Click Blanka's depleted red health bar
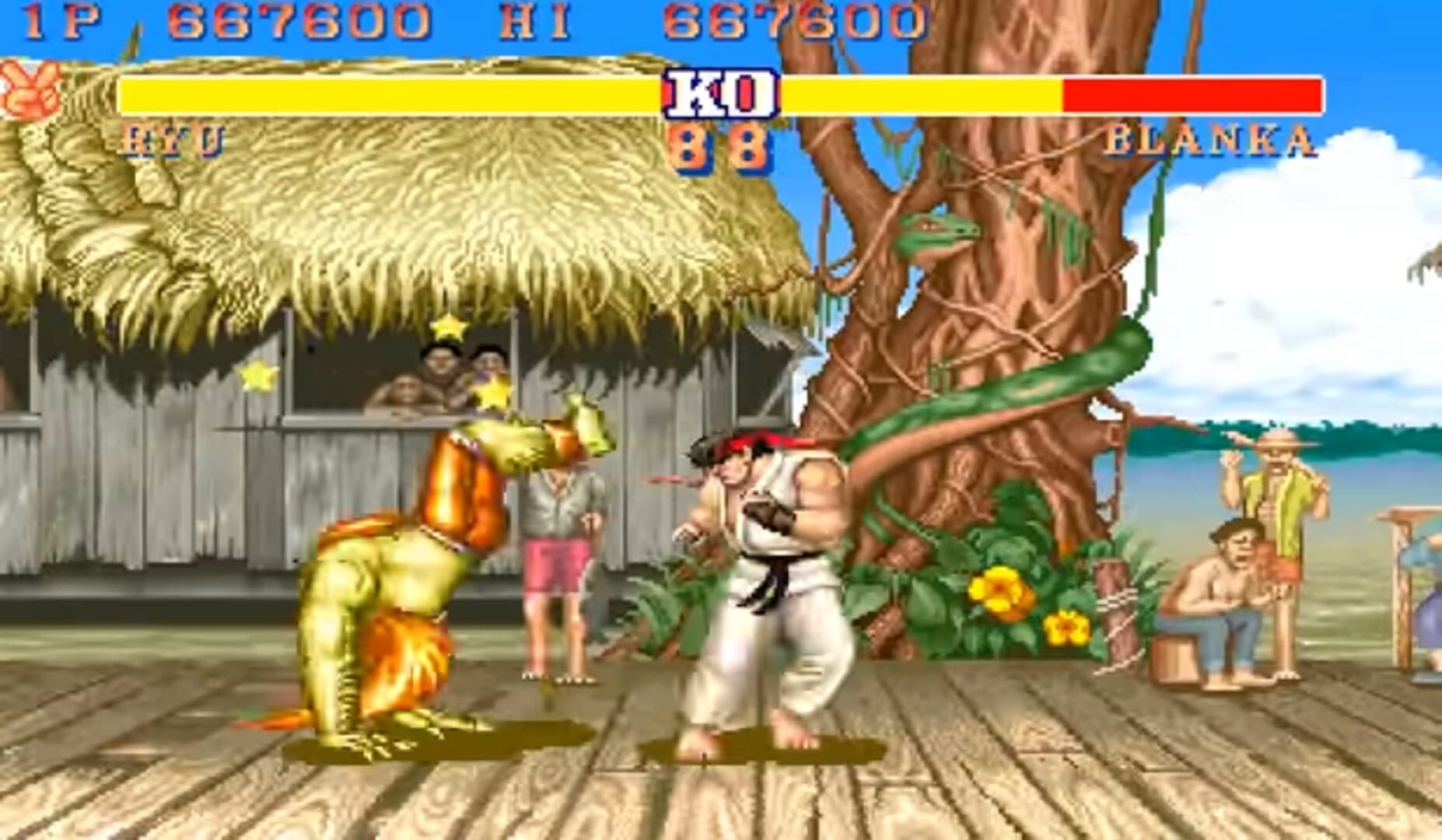Image resolution: width=1442 pixels, height=840 pixels. (x=1190, y=93)
